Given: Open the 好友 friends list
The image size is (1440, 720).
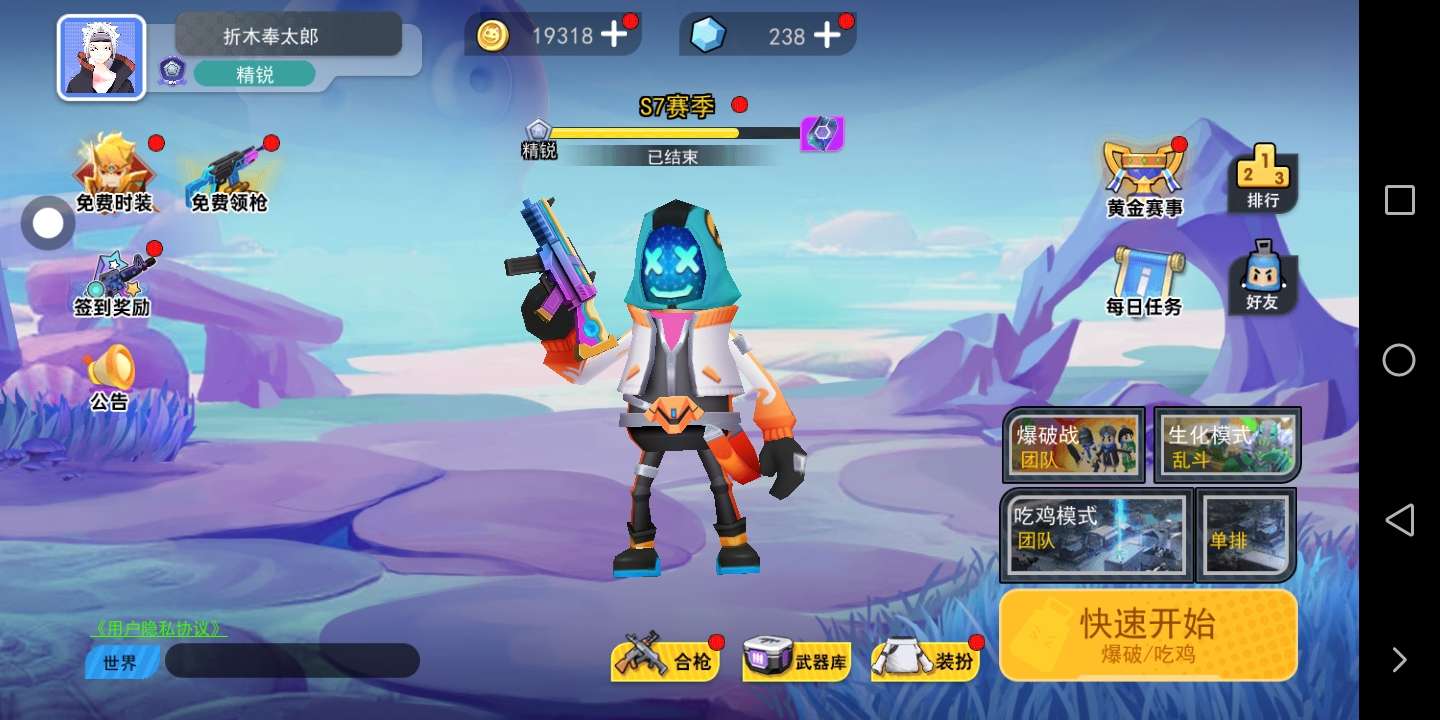Looking at the screenshot, I should pos(1263,277).
